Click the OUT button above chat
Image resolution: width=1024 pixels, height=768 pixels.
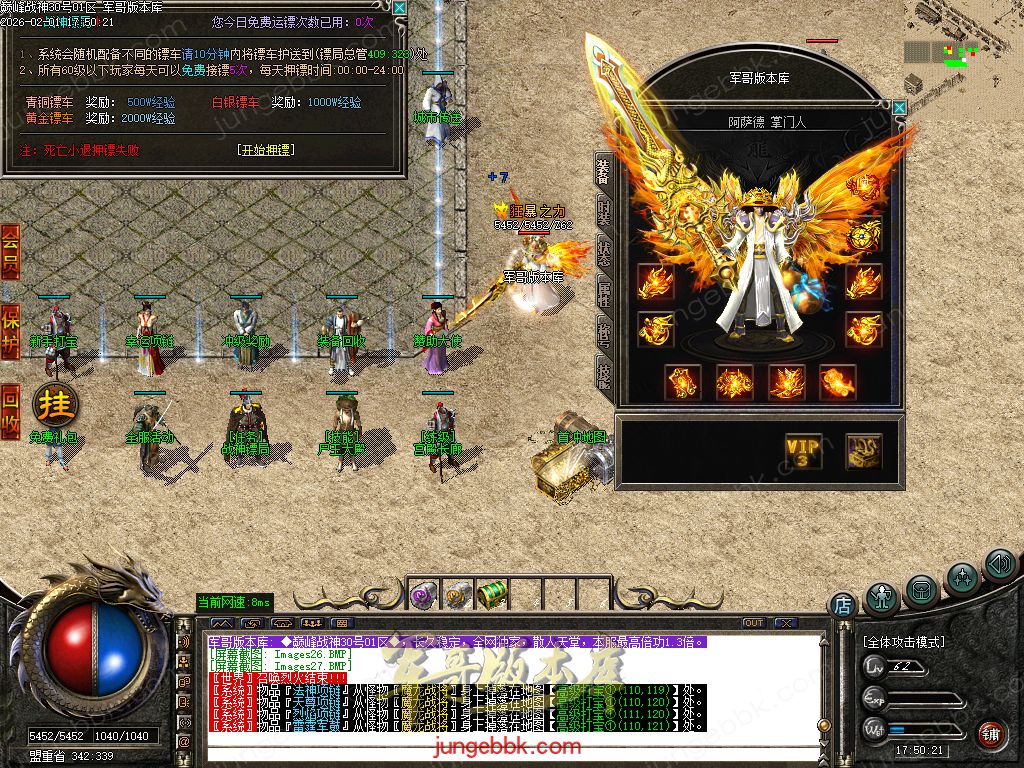[x=754, y=623]
